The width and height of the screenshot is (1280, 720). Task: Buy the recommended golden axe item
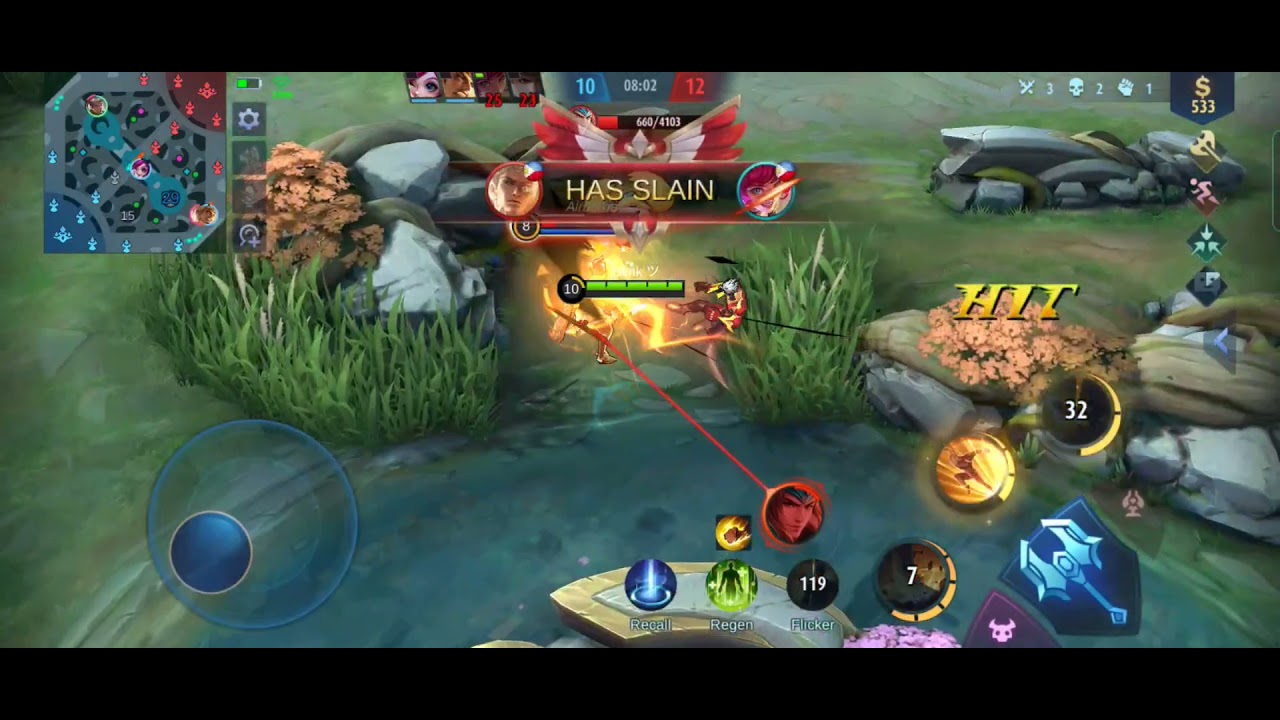point(1205,150)
